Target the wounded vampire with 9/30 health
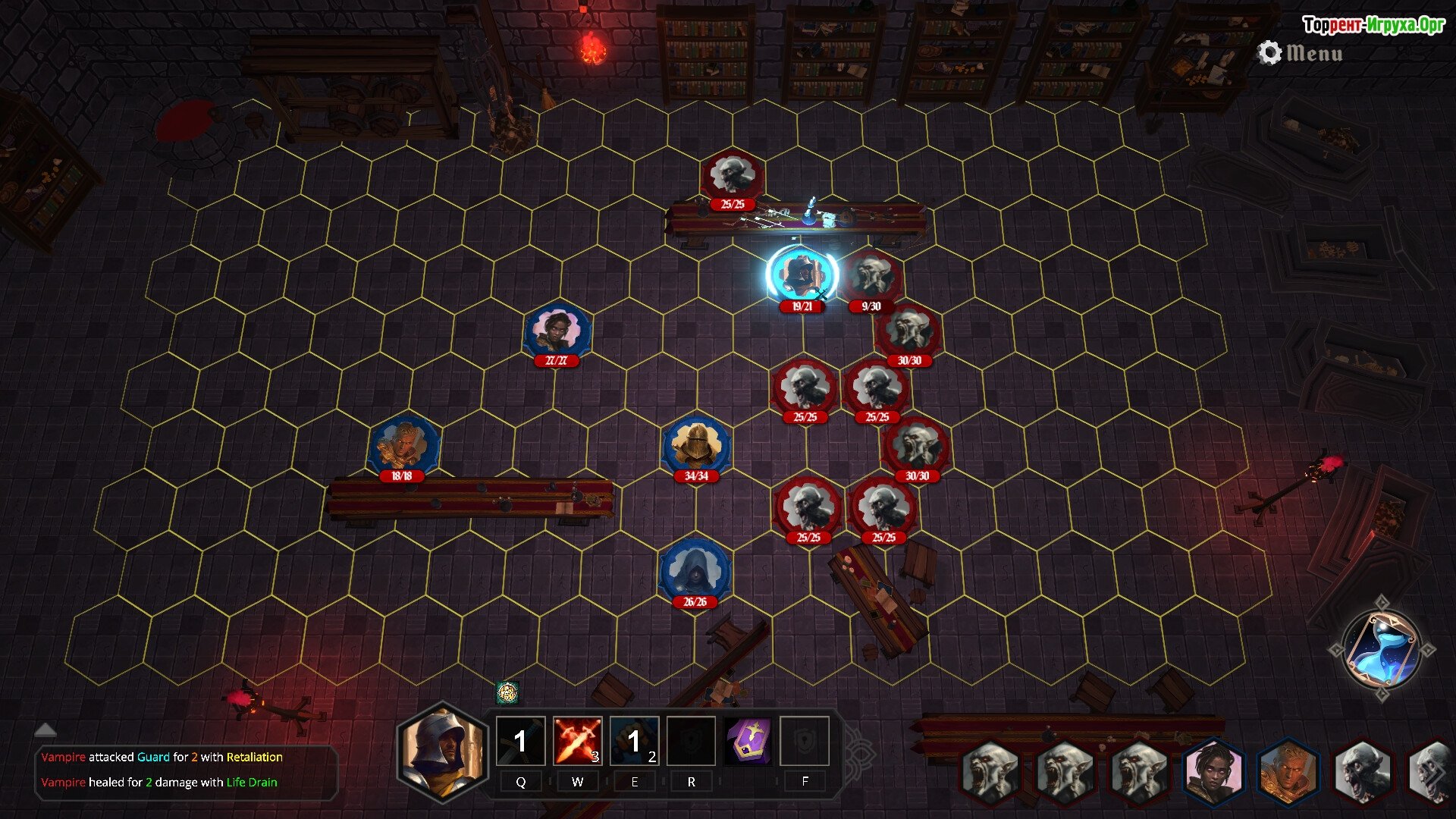The height and width of the screenshot is (819, 1456). coord(872,276)
